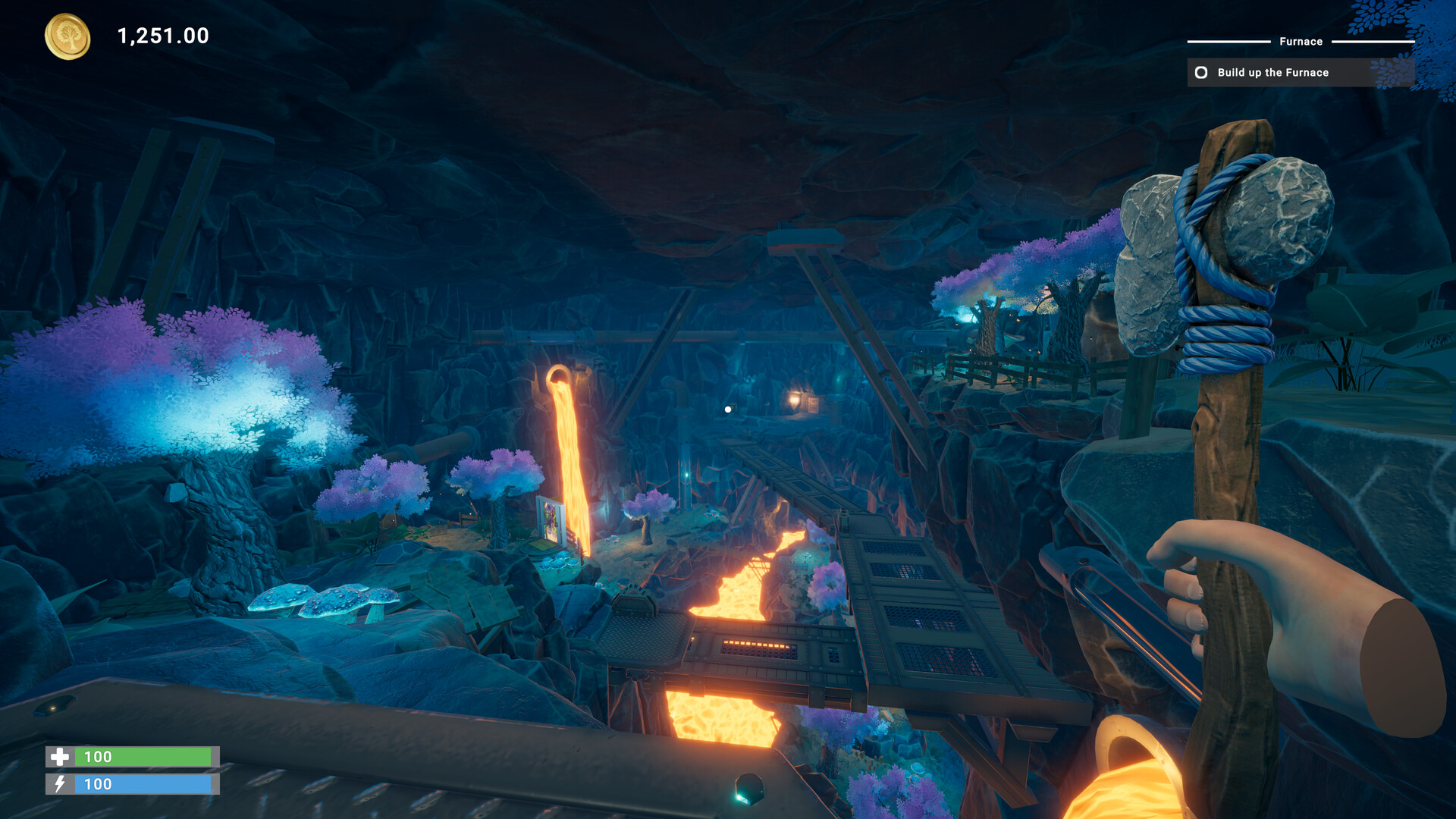Image resolution: width=1456 pixels, height=819 pixels.
Task: Click the gold tree coin icon
Action: [x=67, y=36]
